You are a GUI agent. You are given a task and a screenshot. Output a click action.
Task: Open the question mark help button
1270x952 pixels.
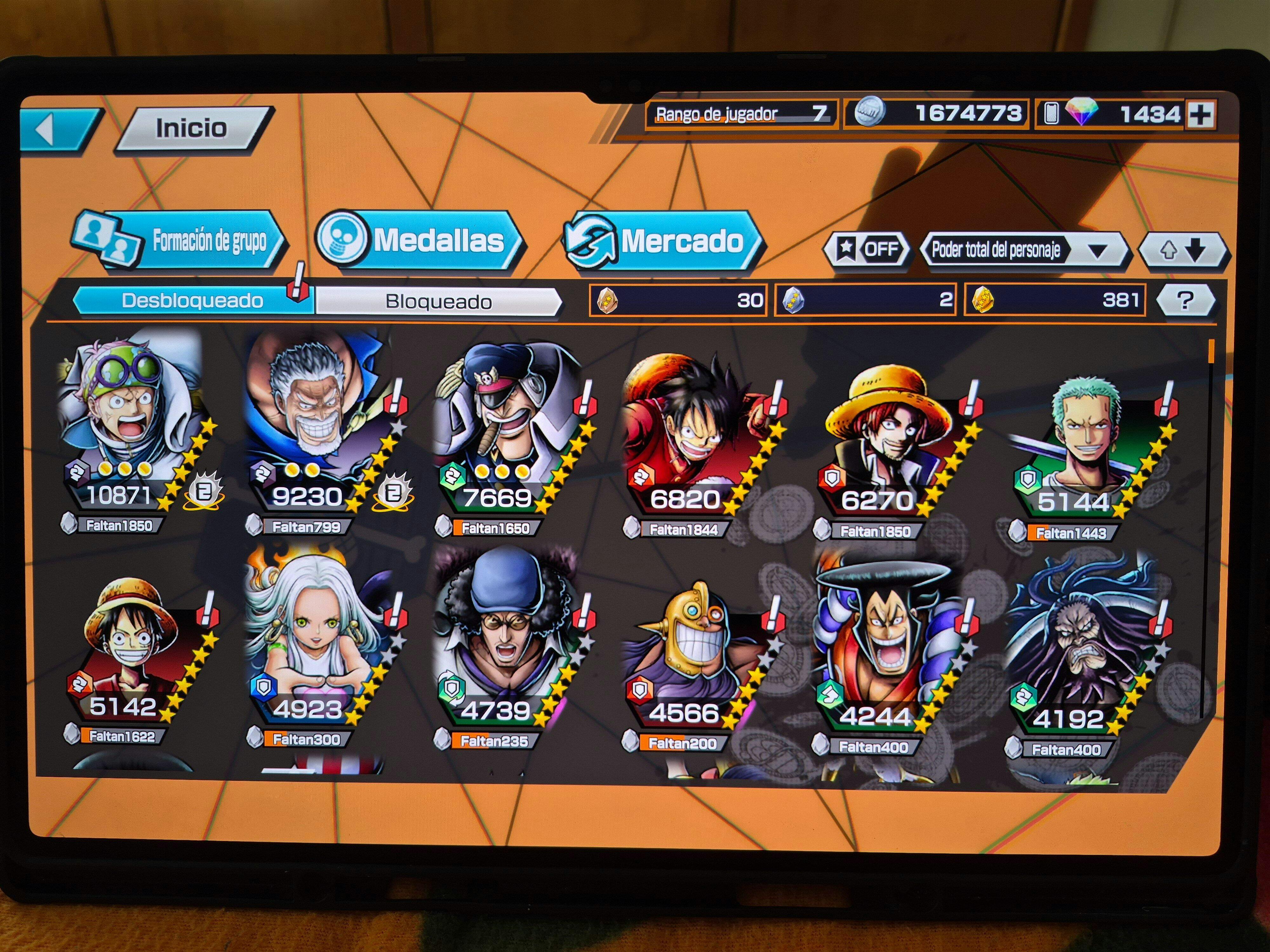point(1185,300)
